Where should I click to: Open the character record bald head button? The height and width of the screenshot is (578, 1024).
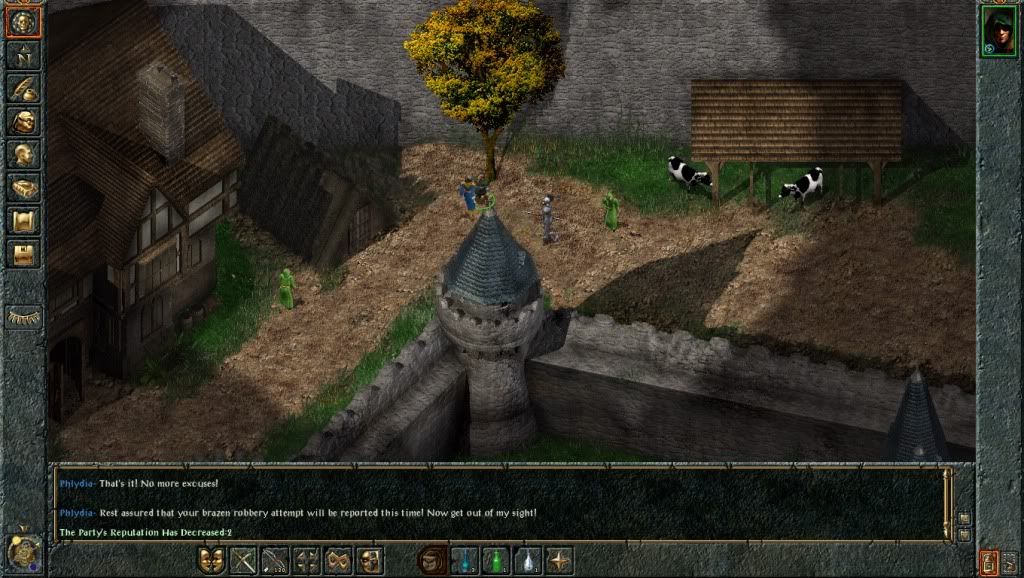(23, 155)
